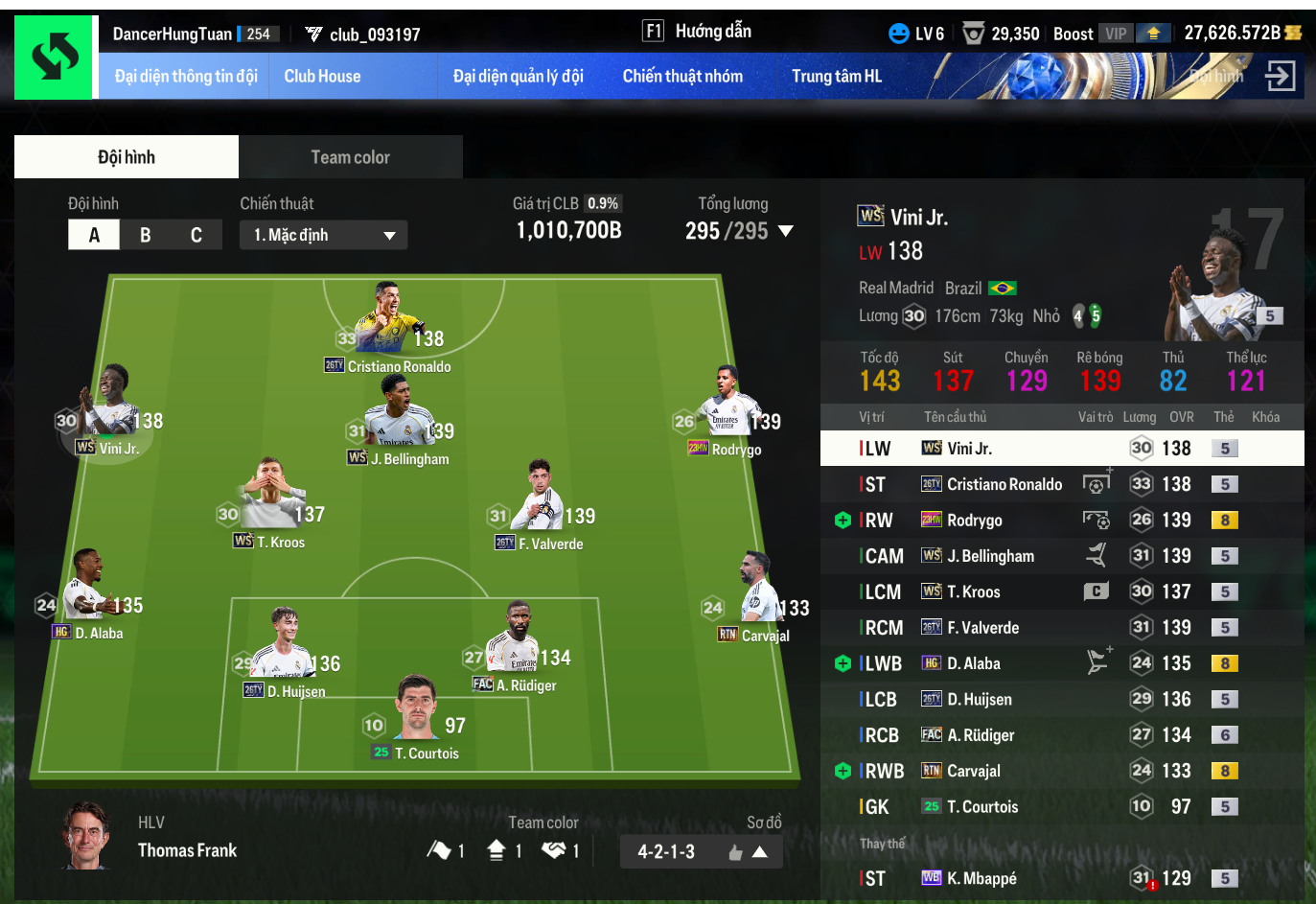The image size is (1316, 904).
Task: Select formation slot B
Action: point(146,235)
